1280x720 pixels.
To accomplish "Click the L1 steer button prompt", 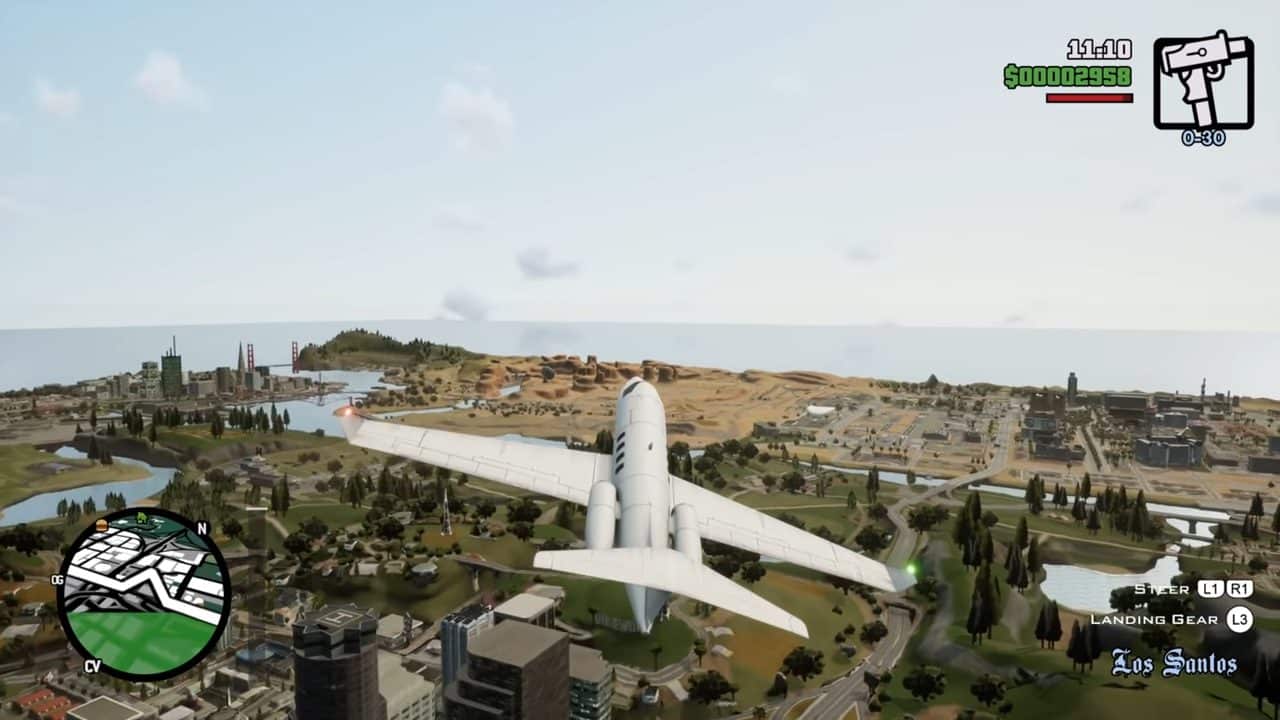I will [1212, 590].
